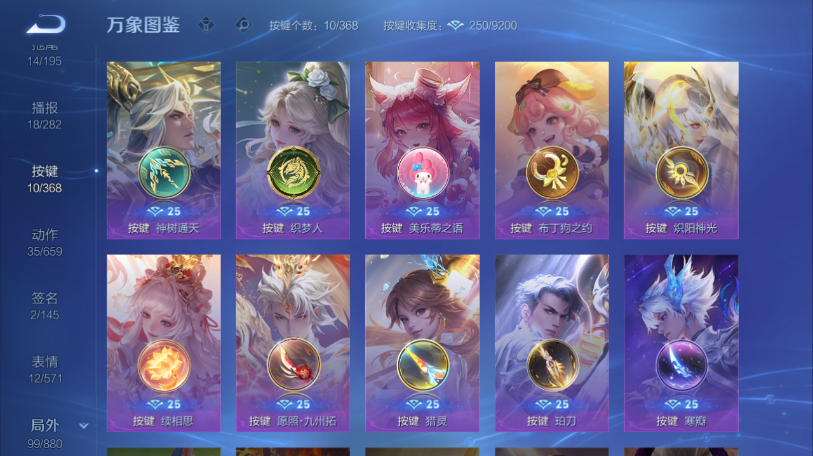Screen dimensions: 813x456
Task: Open the 动作 category
Action: (45, 243)
